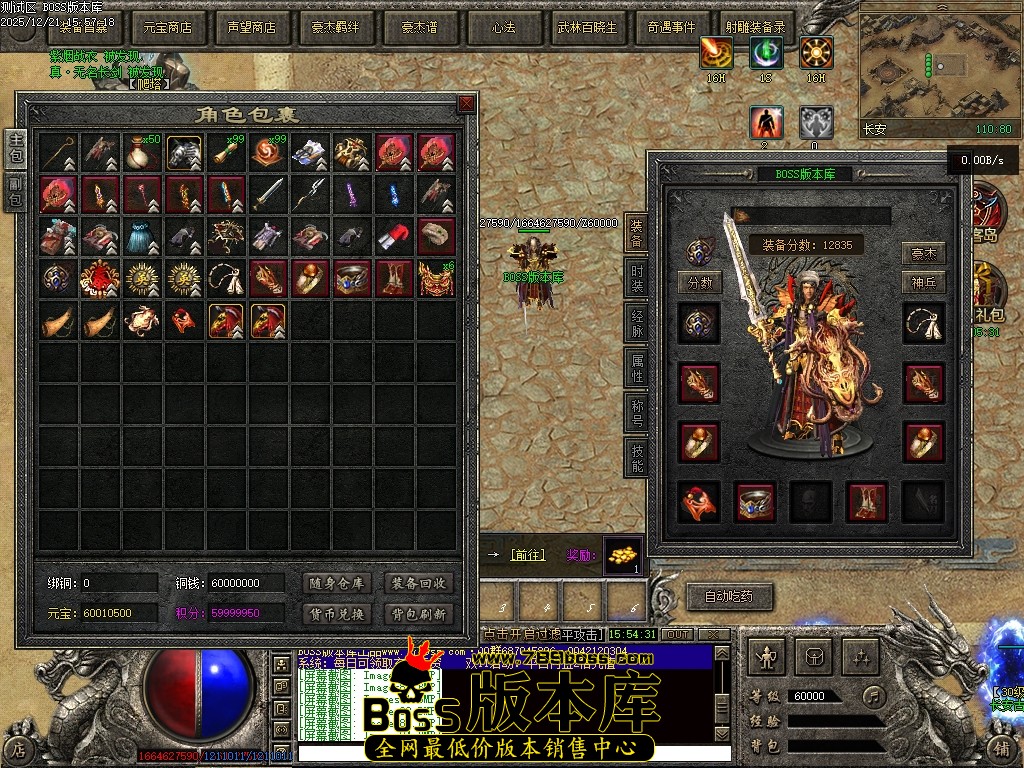Screen dimensions: 1024x768
Task: Click the 神兵 button in equipment panel
Action: (x=924, y=283)
